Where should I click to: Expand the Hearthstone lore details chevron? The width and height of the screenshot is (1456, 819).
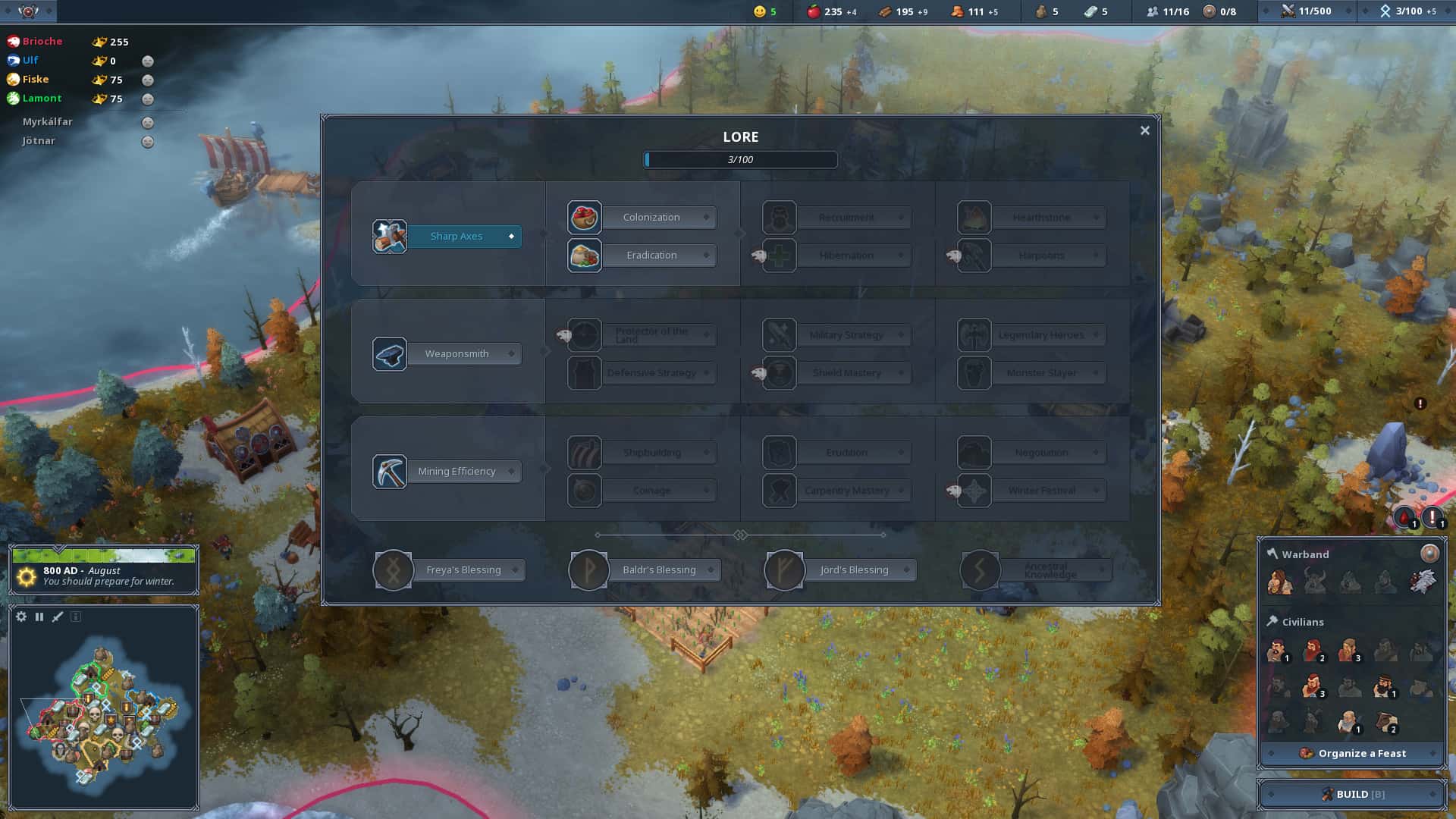[x=1097, y=217]
